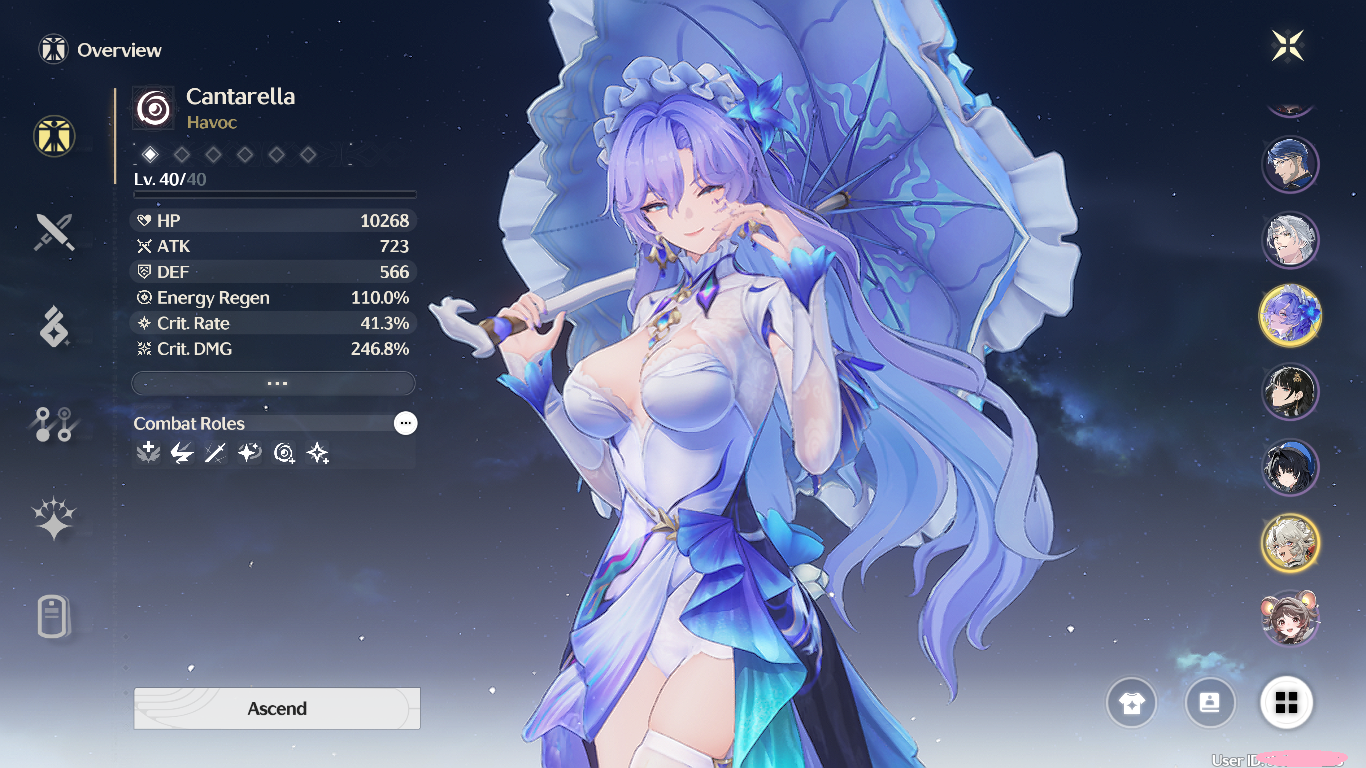This screenshot has width=1366, height=768.
Task: Switch to the Echoes tab icon
Action: tap(54, 327)
